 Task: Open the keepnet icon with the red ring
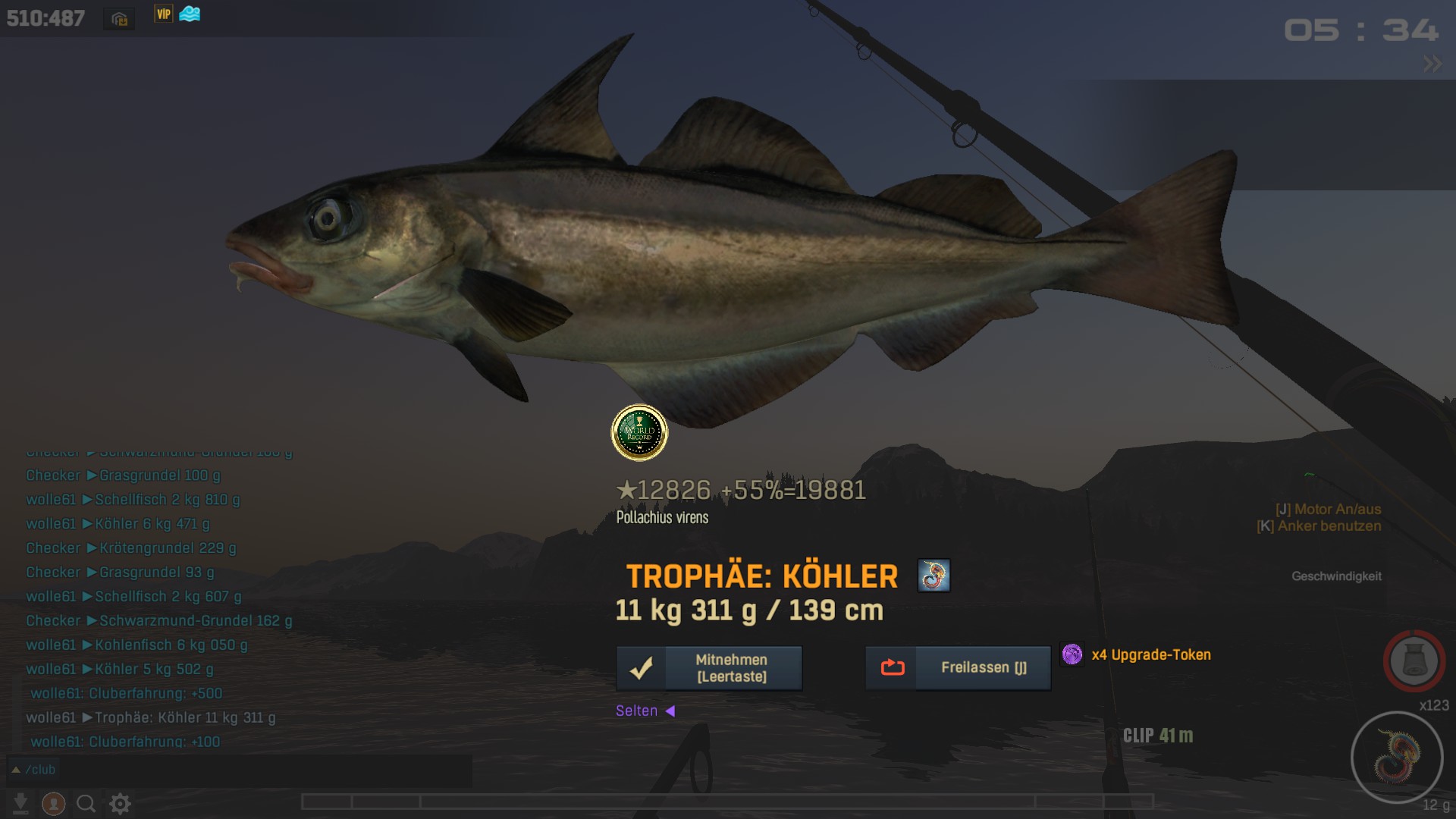pyautogui.click(x=1414, y=661)
